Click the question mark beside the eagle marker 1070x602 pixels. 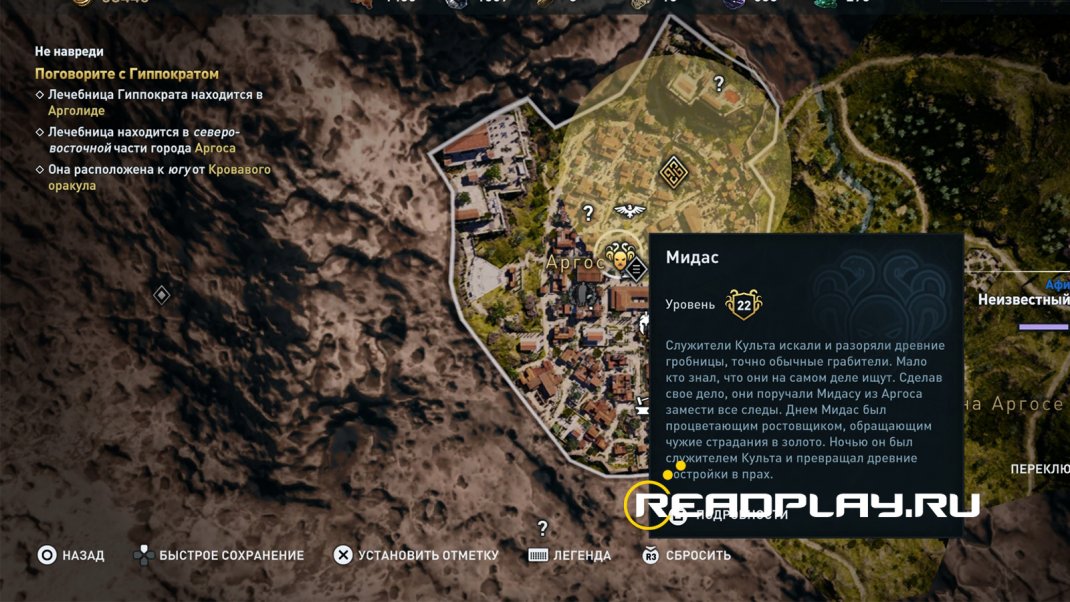pos(589,212)
